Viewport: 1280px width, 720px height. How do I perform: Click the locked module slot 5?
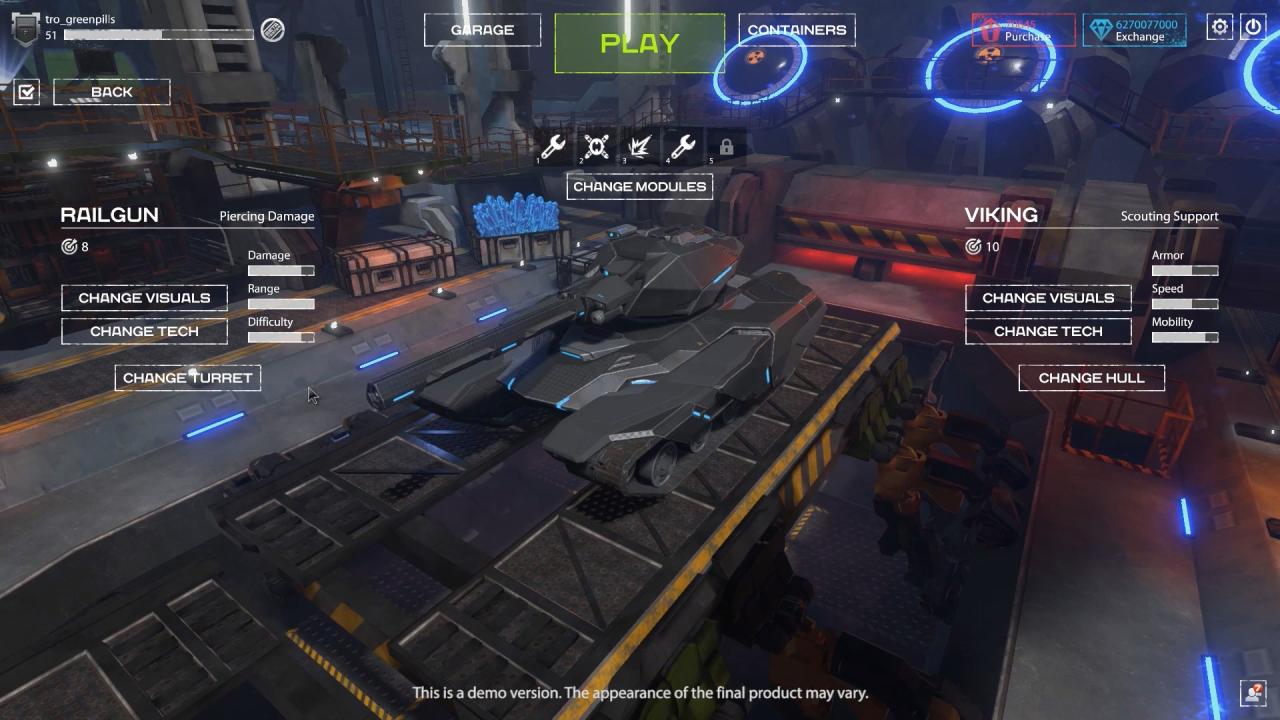pos(726,146)
